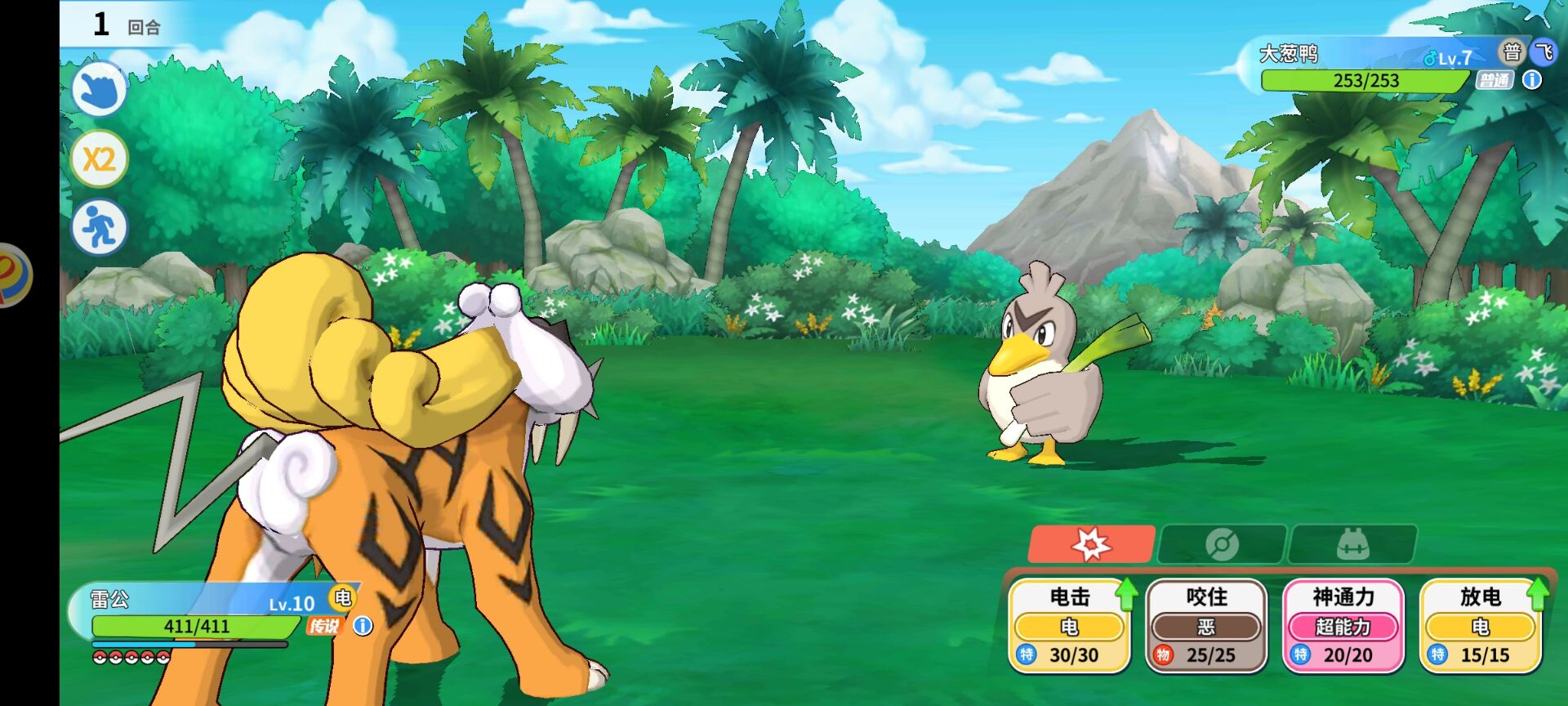Open the Poké Ball capture tab

[1222, 544]
